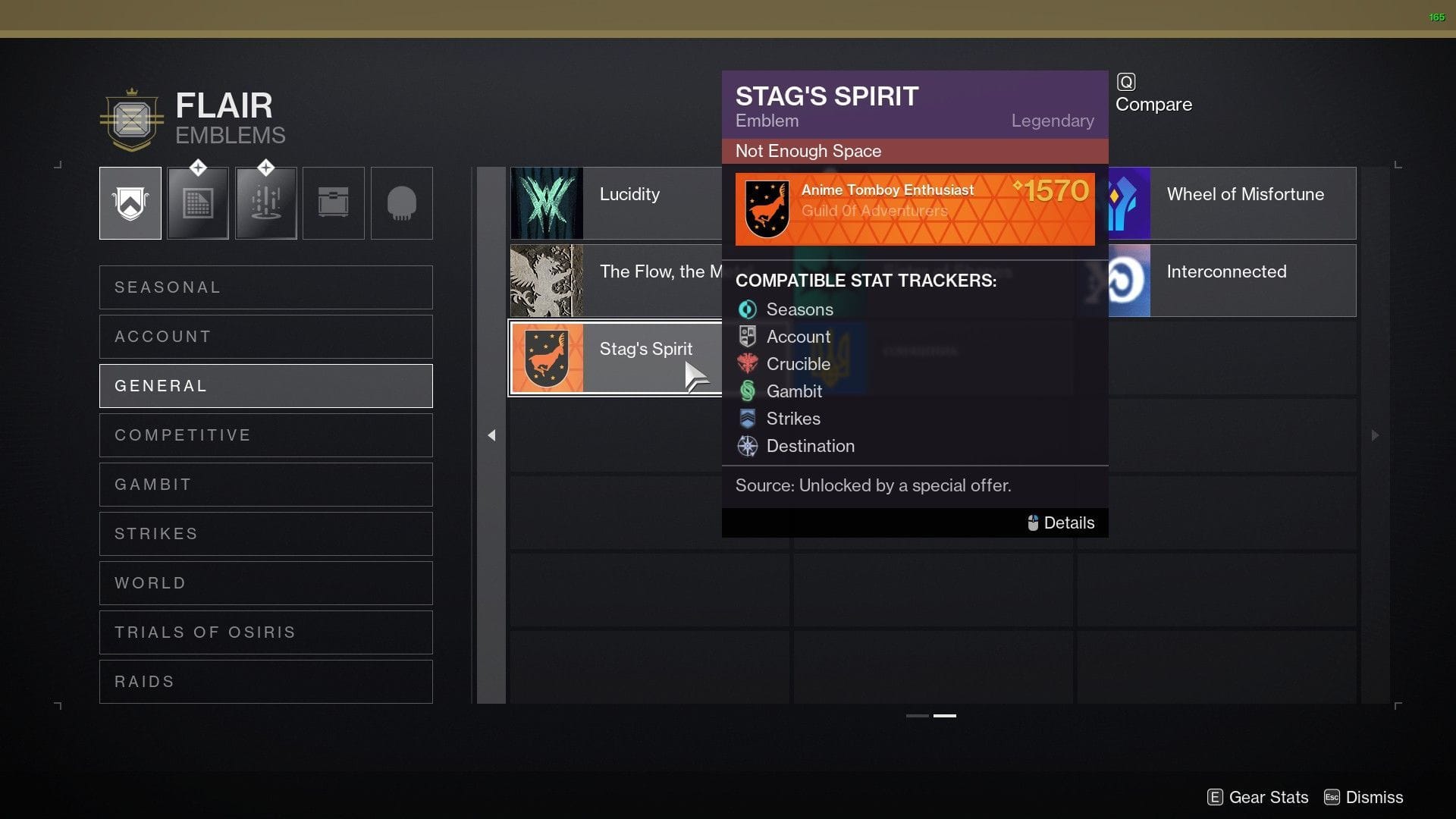Open the next emblem page with right arrow
This screenshot has width=1456, height=819.
[1375, 435]
